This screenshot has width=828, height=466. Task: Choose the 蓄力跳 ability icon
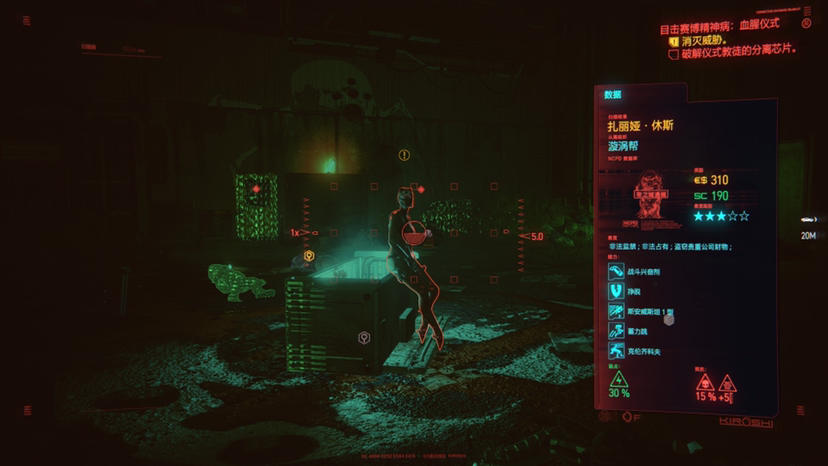tap(616, 332)
